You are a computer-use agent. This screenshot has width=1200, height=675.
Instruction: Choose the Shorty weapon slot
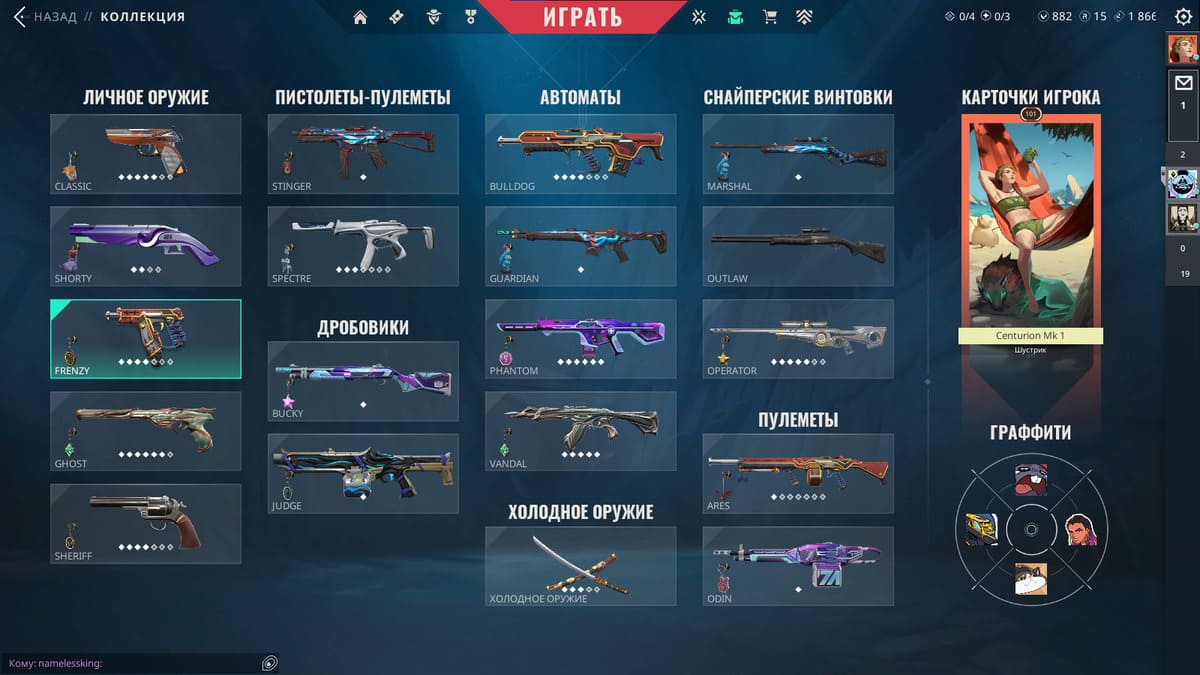click(145, 246)
